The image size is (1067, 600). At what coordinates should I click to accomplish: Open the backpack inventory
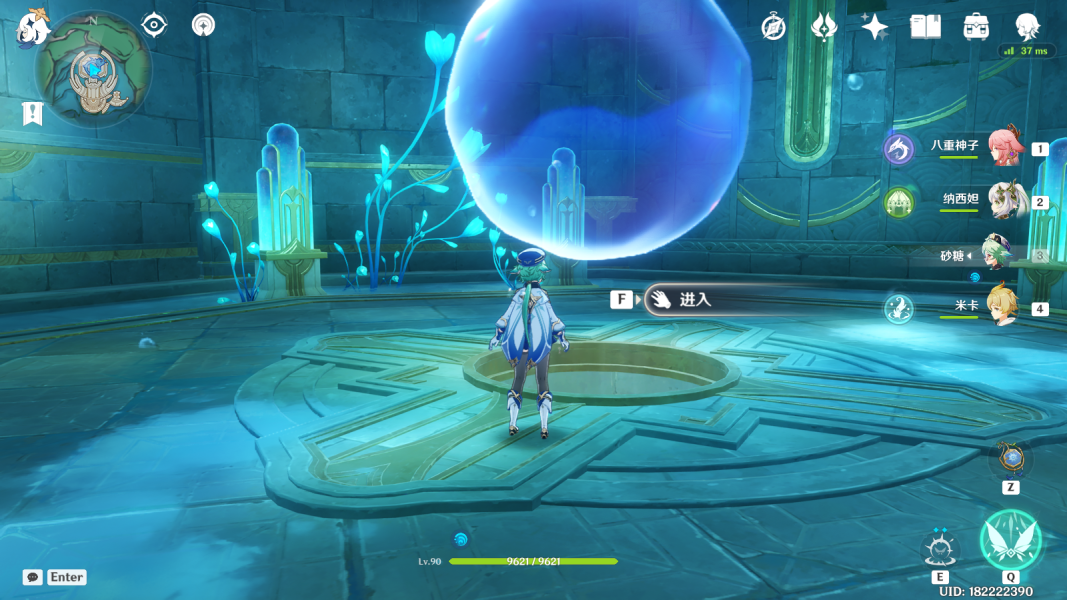976,27
